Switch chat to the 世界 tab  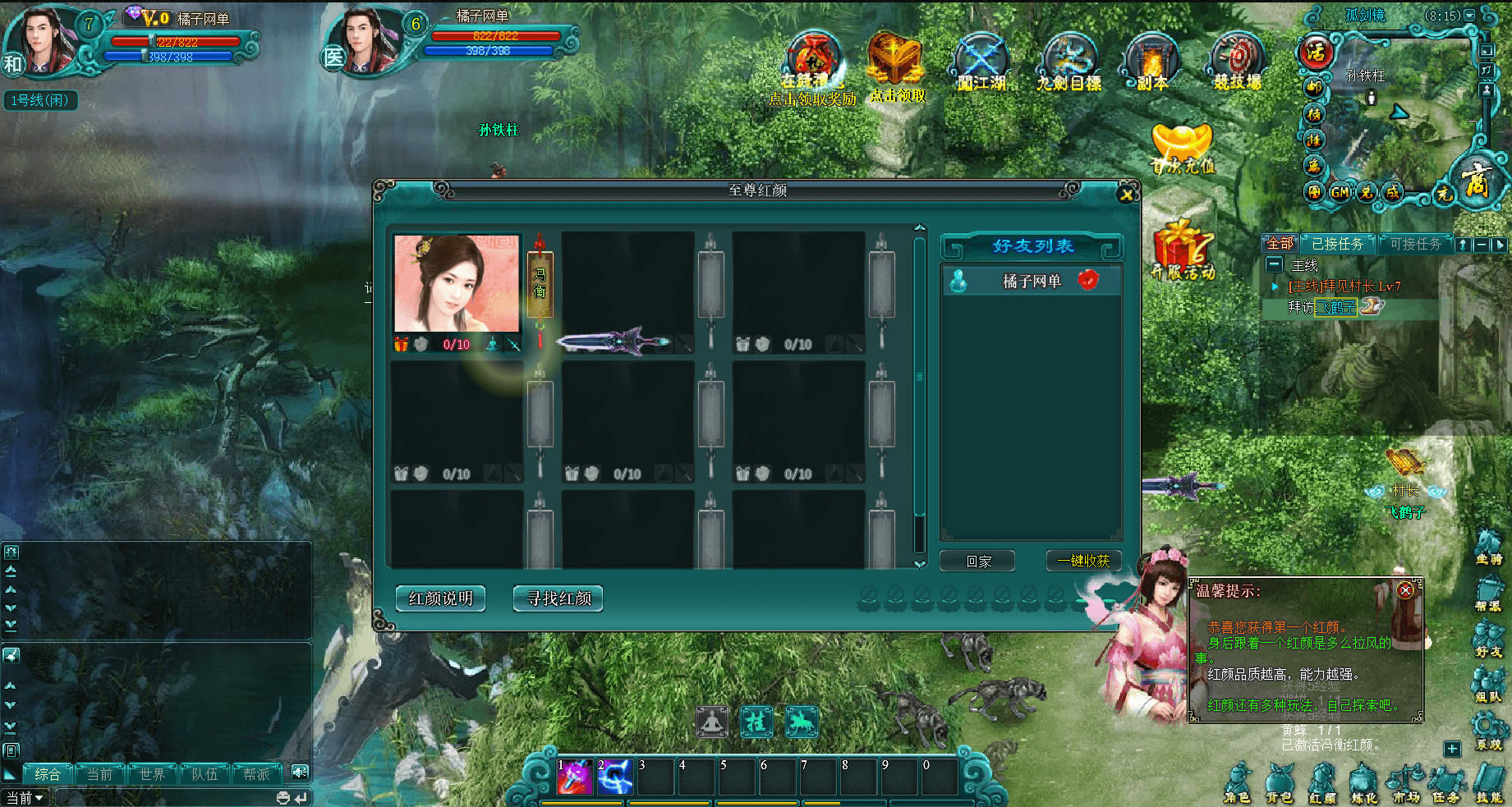point(152,774)
